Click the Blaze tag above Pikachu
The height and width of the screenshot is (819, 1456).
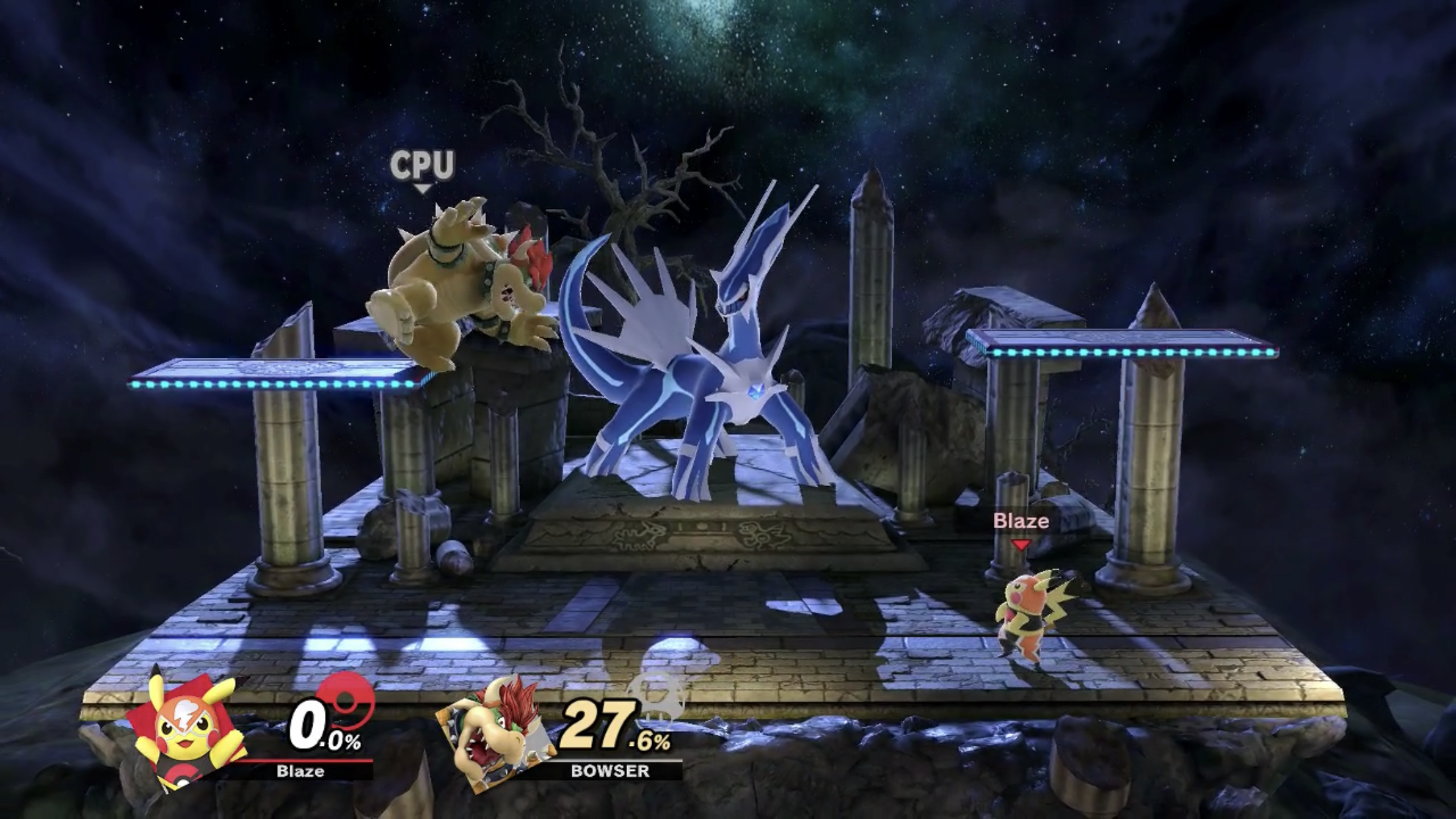click(x=1021, y=522)
